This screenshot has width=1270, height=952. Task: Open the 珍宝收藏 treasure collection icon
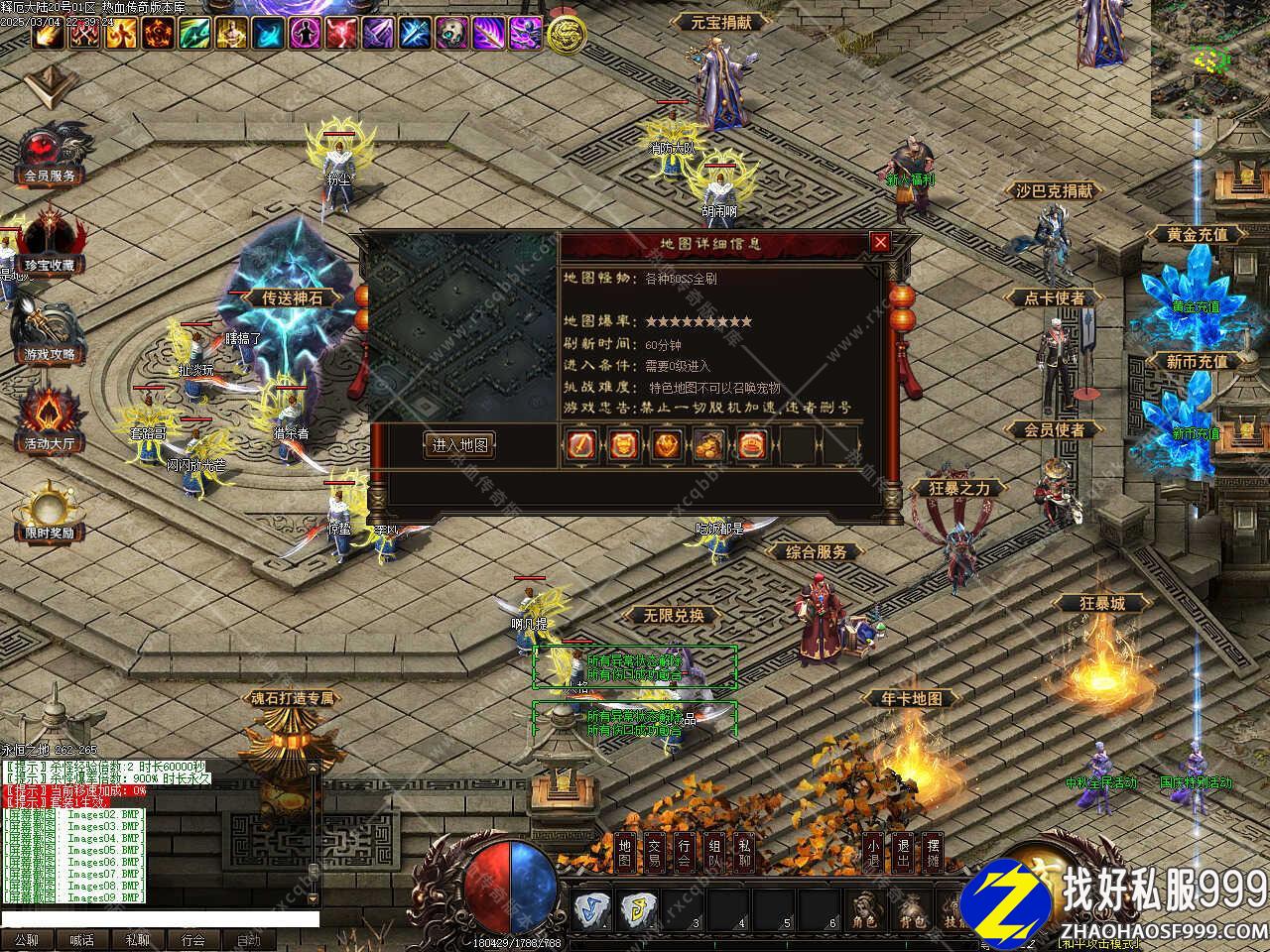coord(50,246)
